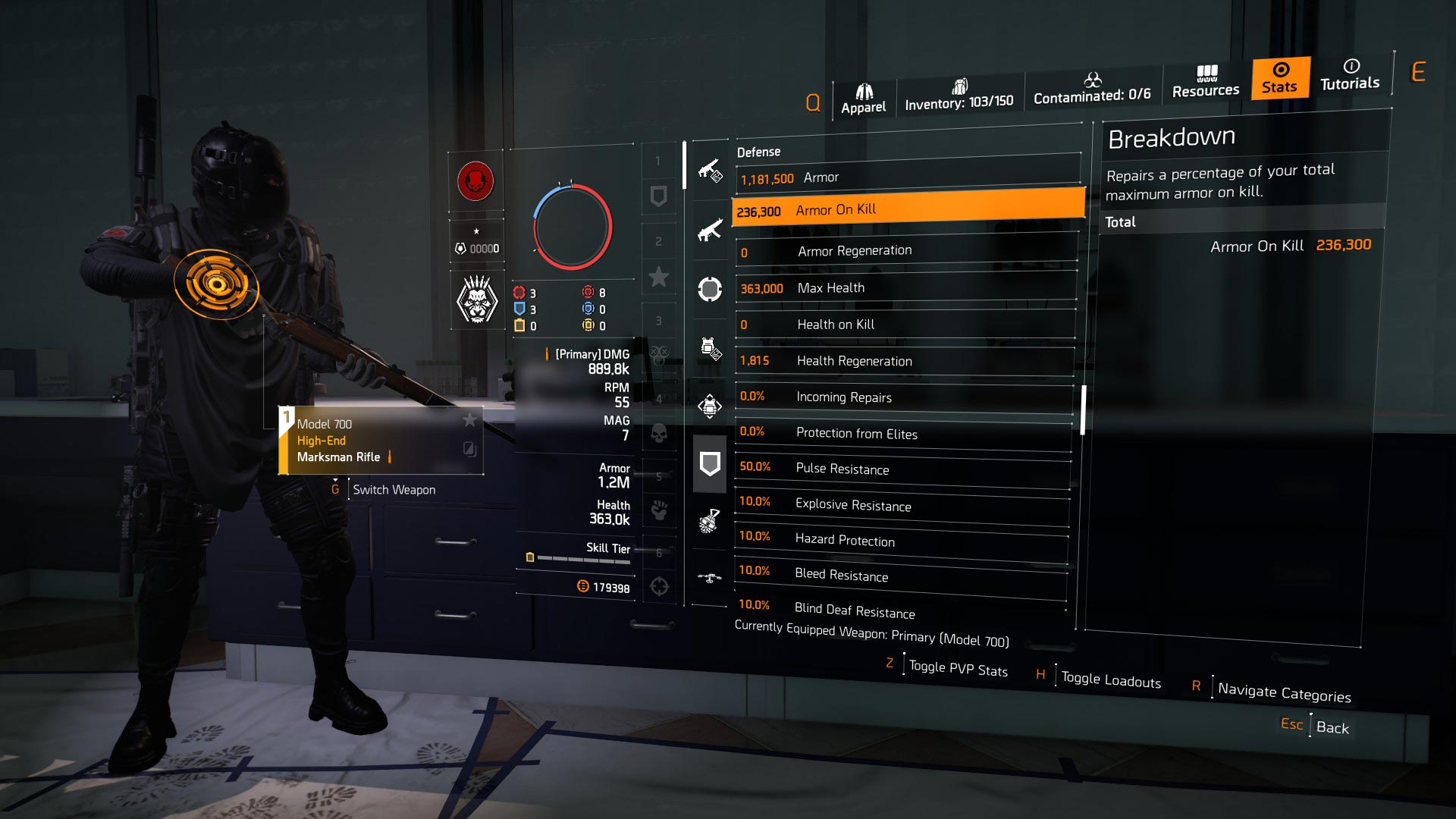Select the Armor stat row
The width and height of the screenshot is (1456, 819).
[x=907, y=178]
